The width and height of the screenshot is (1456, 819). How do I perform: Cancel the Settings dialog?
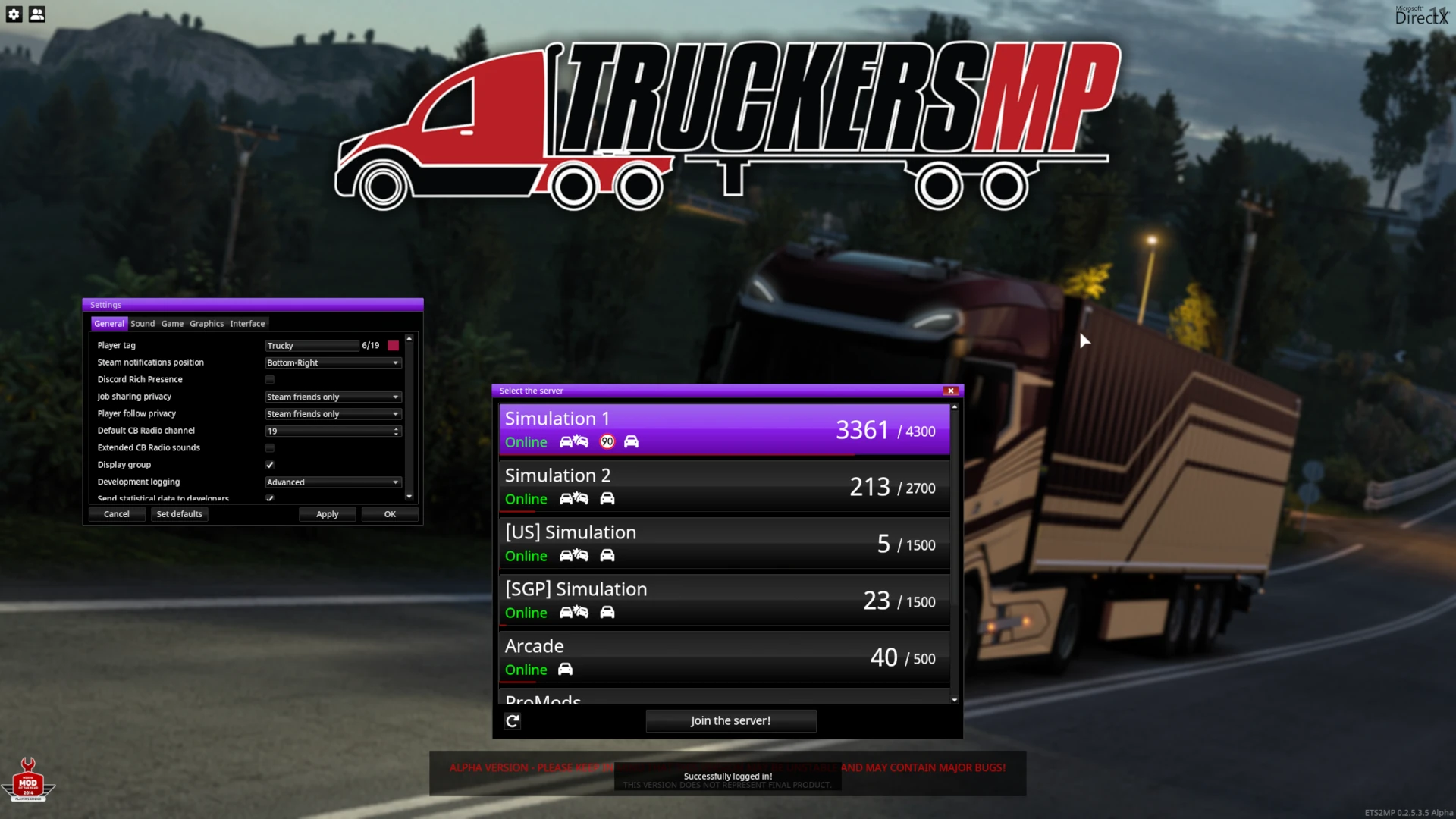tap(117, 514)
